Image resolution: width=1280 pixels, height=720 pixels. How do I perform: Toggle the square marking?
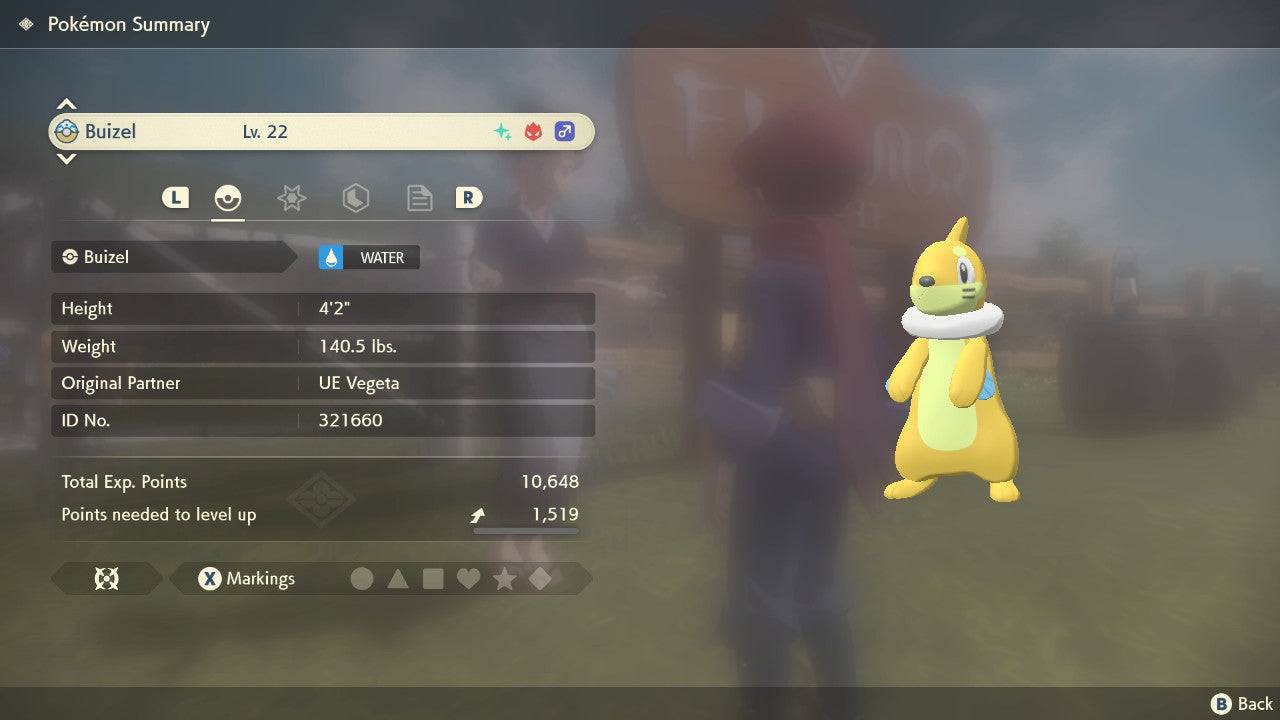pyautogui.click(x=433, y=578)
